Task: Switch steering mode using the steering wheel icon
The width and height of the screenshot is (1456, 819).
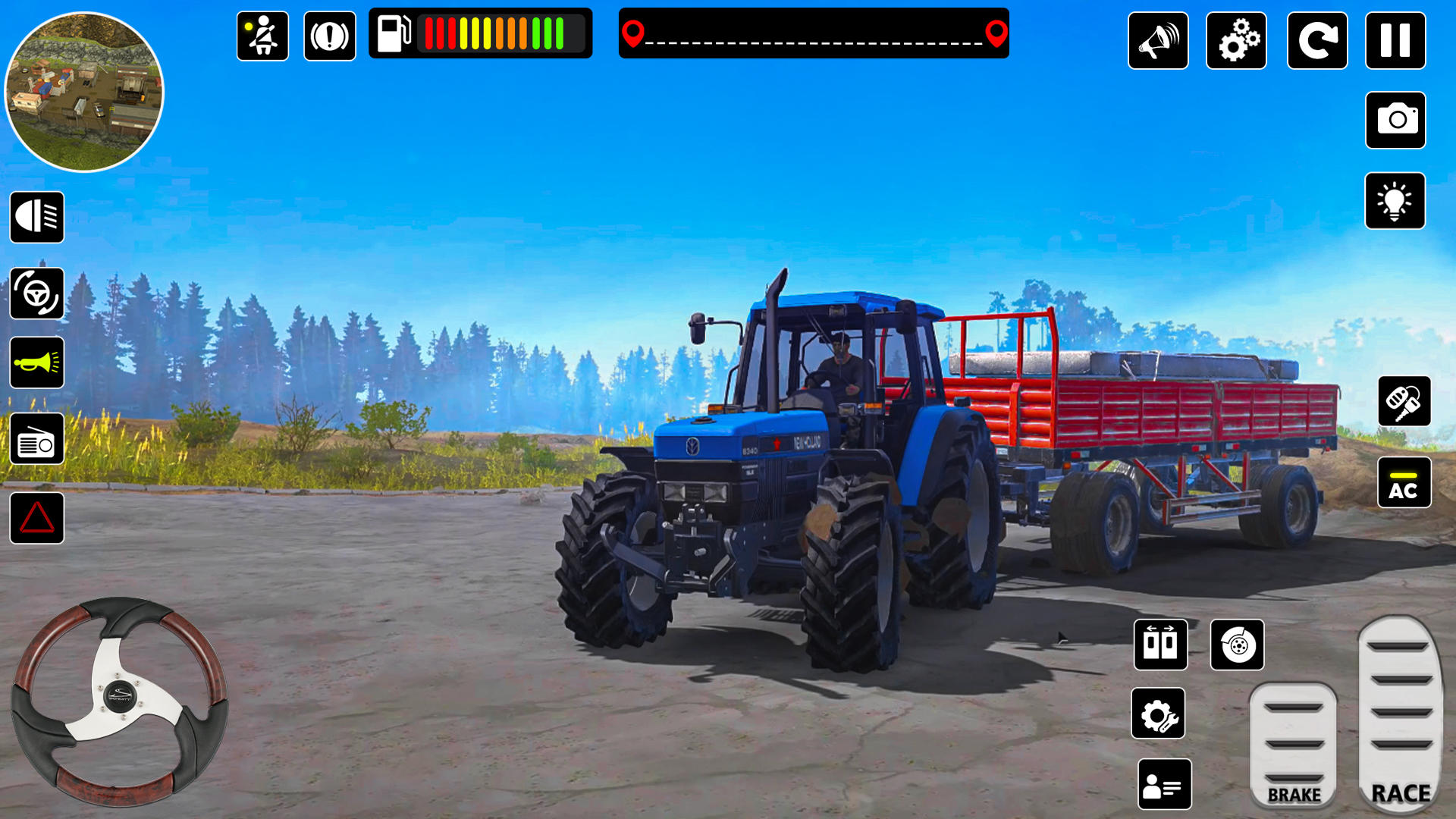Action: (x=37, y=292)
